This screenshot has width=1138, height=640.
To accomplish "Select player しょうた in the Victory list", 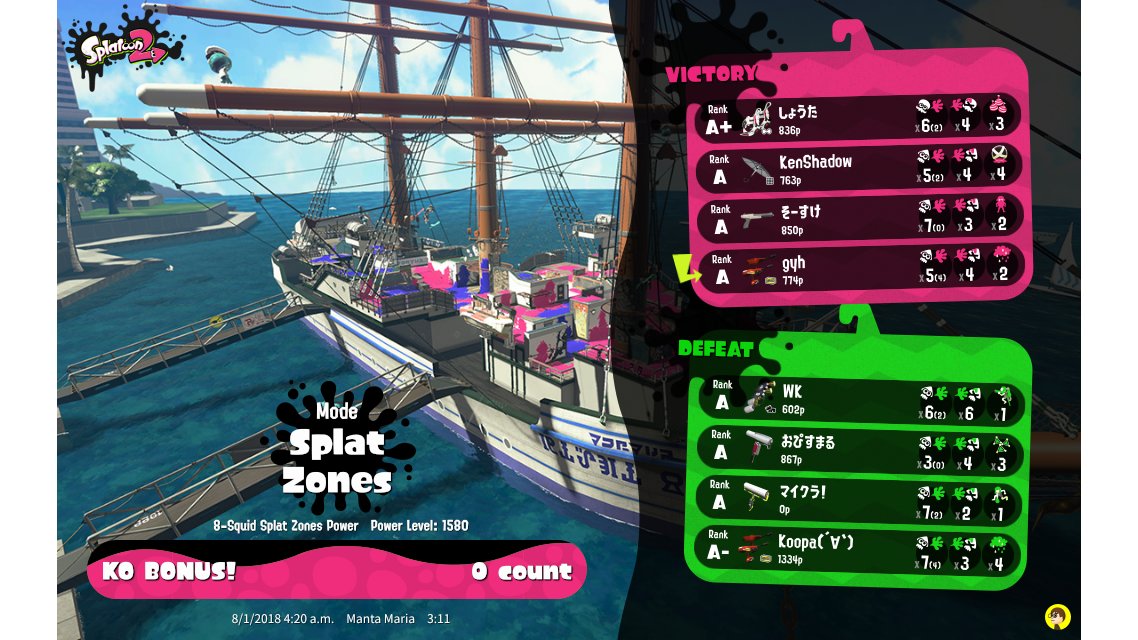I will tap(860, 119).
